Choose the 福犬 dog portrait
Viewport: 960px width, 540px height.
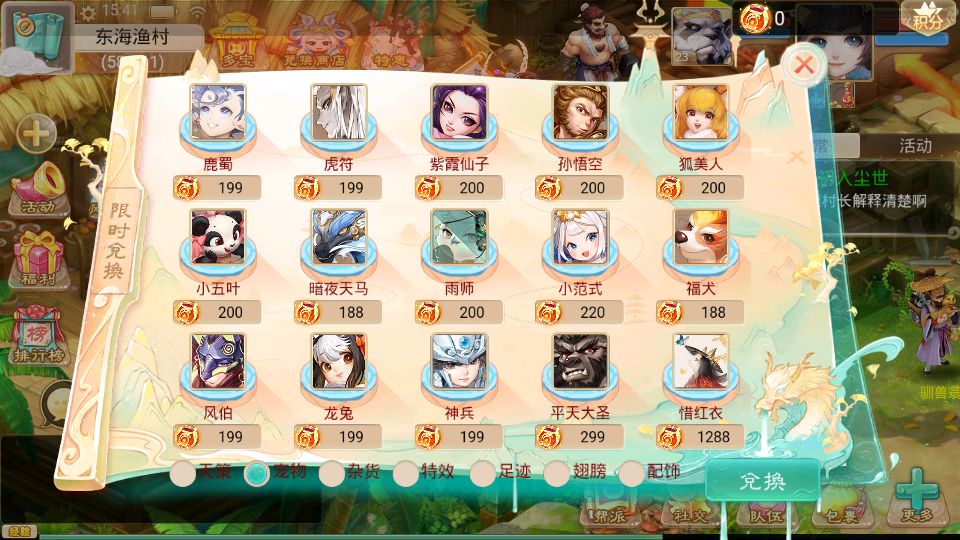tap(701, 237)
